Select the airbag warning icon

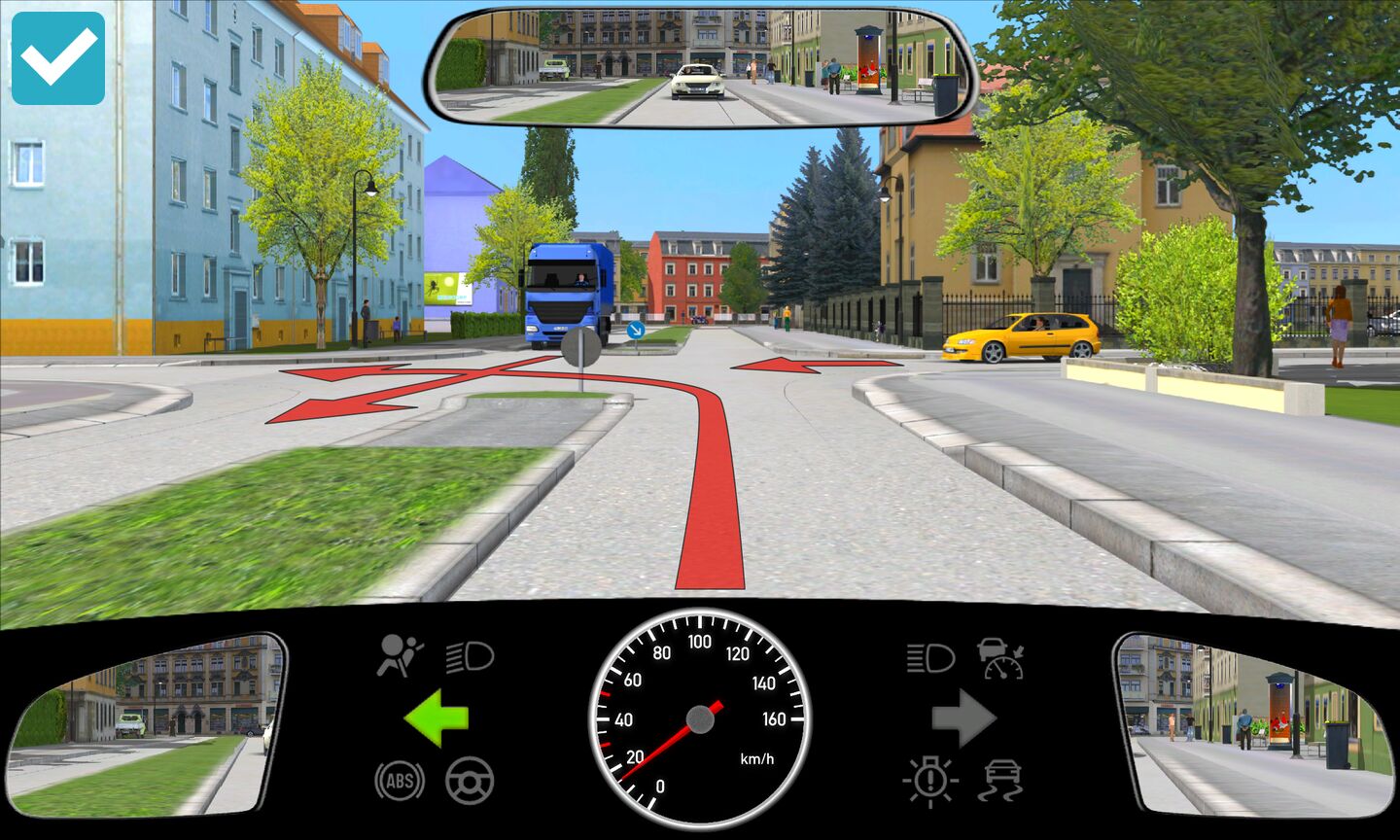coord(401,656)
